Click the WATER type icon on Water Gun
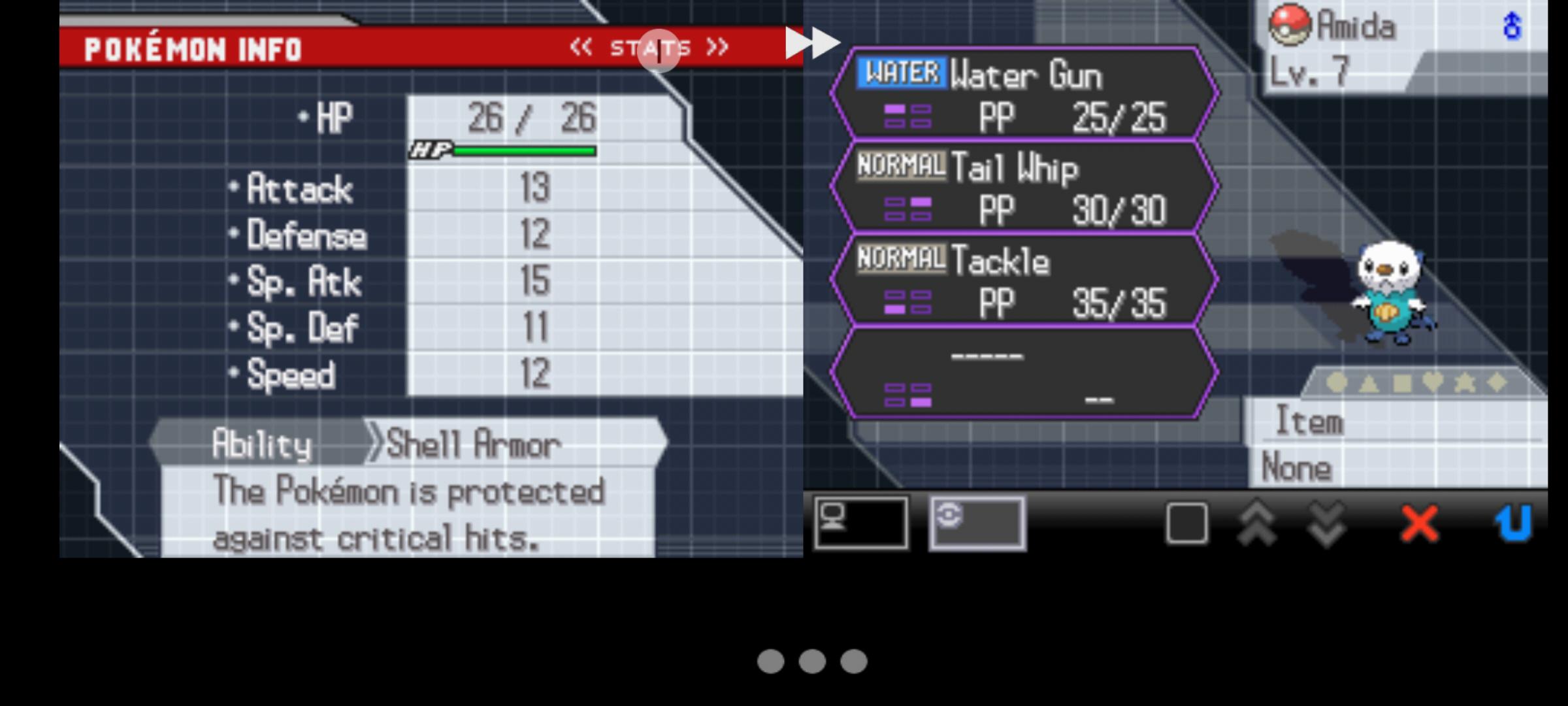This screenshot has width=1568, height=706. 903,74
